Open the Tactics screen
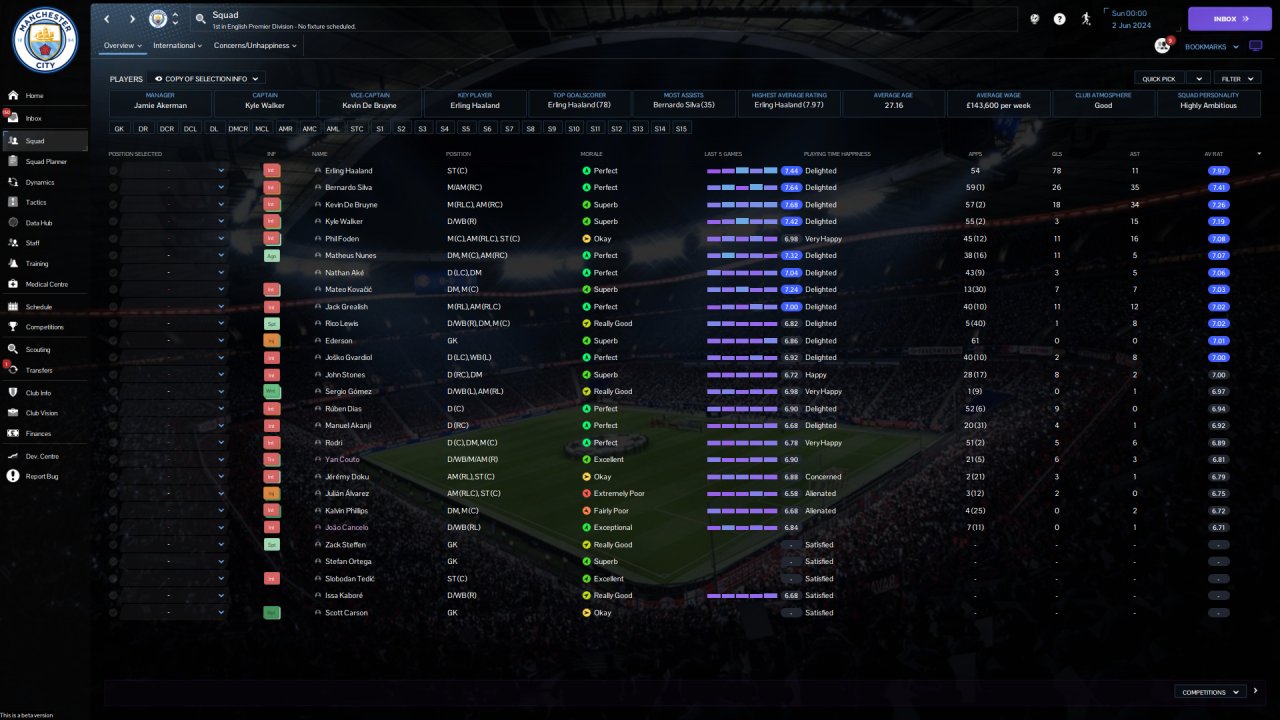 [x=36, y=202]
